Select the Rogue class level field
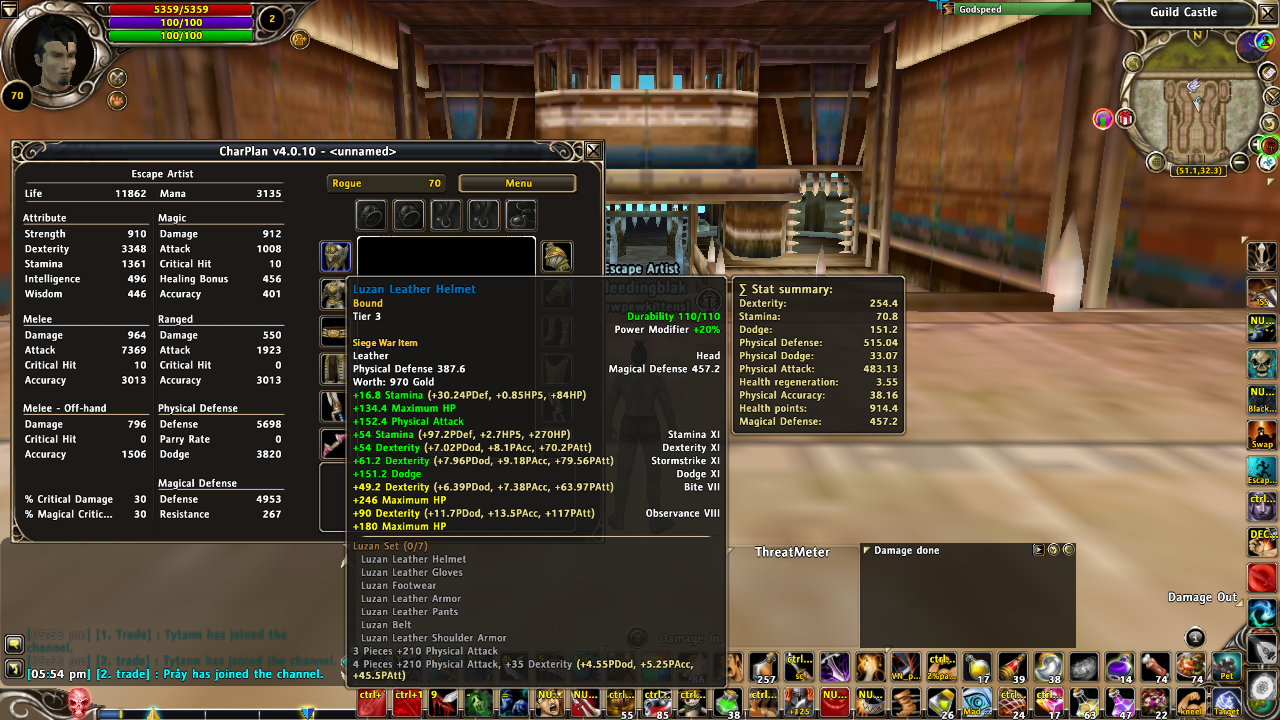The height and width of the screenshot is (720, 1280). (386, 184)
